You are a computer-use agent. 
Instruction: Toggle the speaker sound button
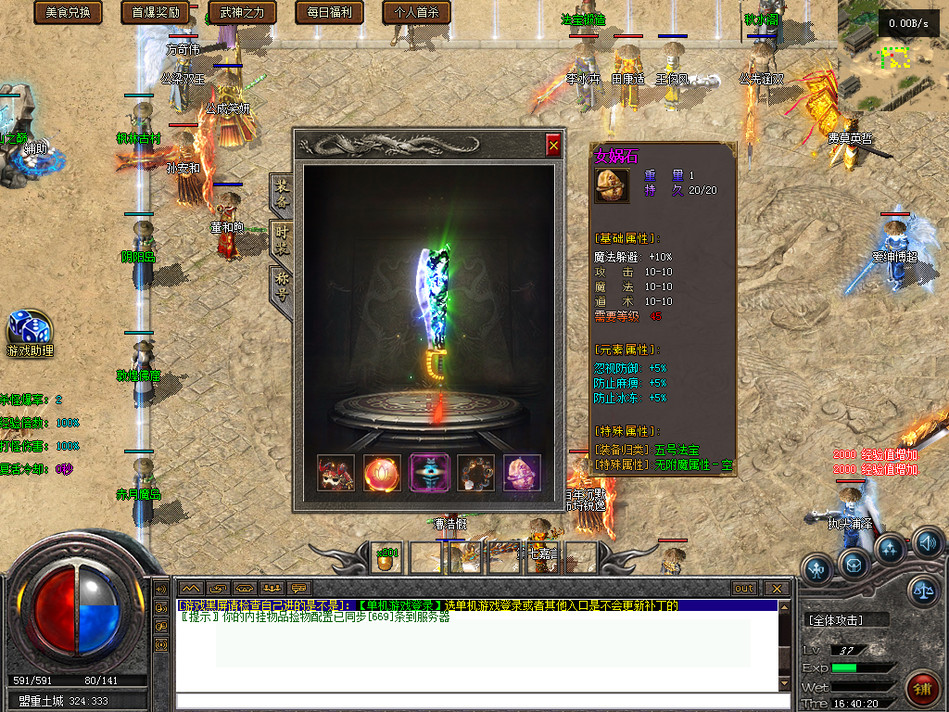tap(927, 543)
